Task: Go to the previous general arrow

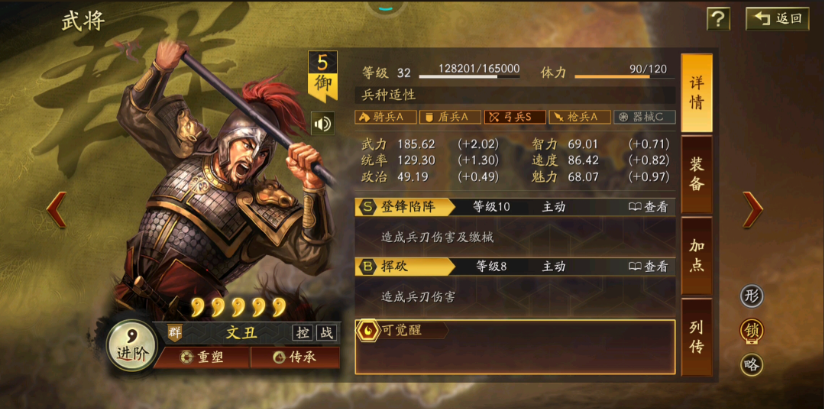Action: 57,208
